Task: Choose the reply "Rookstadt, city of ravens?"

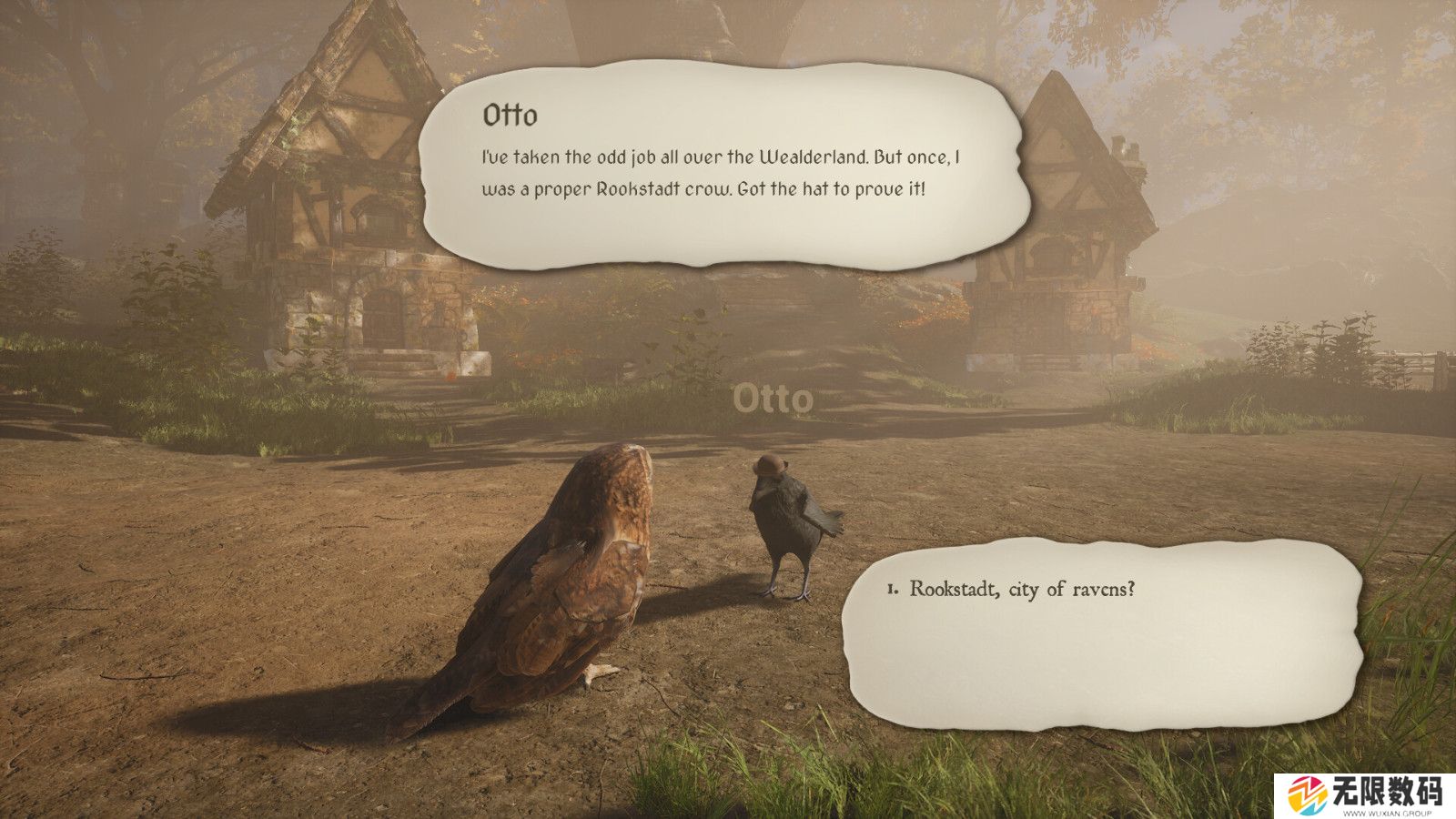Action: (x=1022, y=589)
